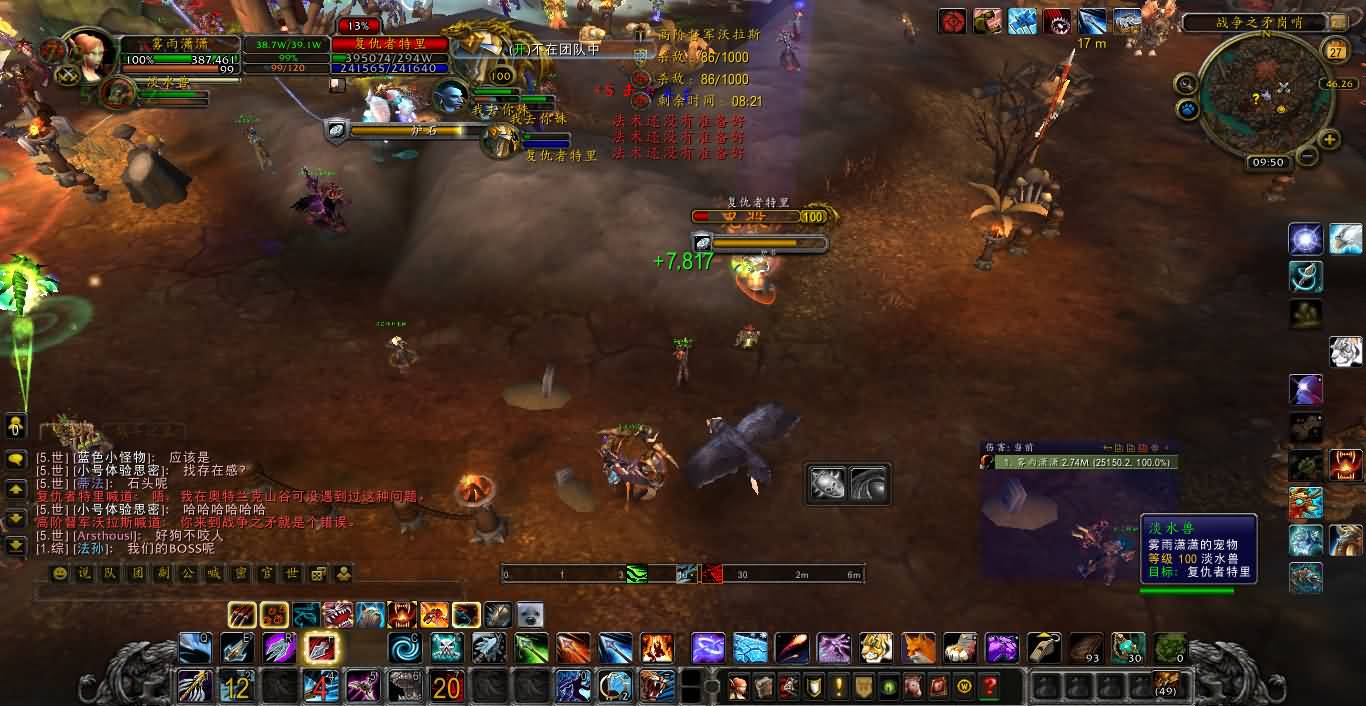Zoom out the minimap with the minus button
The height and width of the screenshot is (706, 1366).
(1307, 157)
